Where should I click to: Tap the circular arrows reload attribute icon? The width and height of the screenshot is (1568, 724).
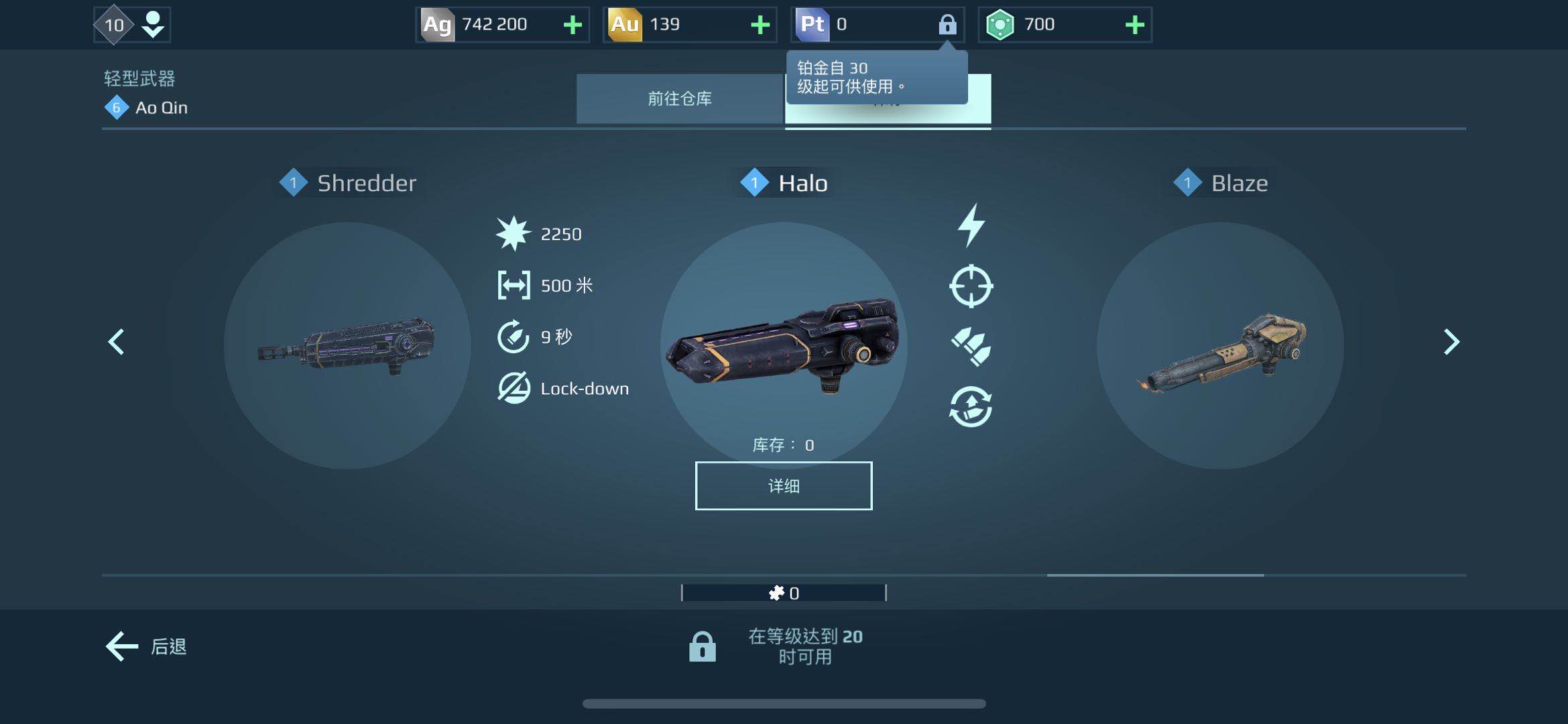pos(971,407)
